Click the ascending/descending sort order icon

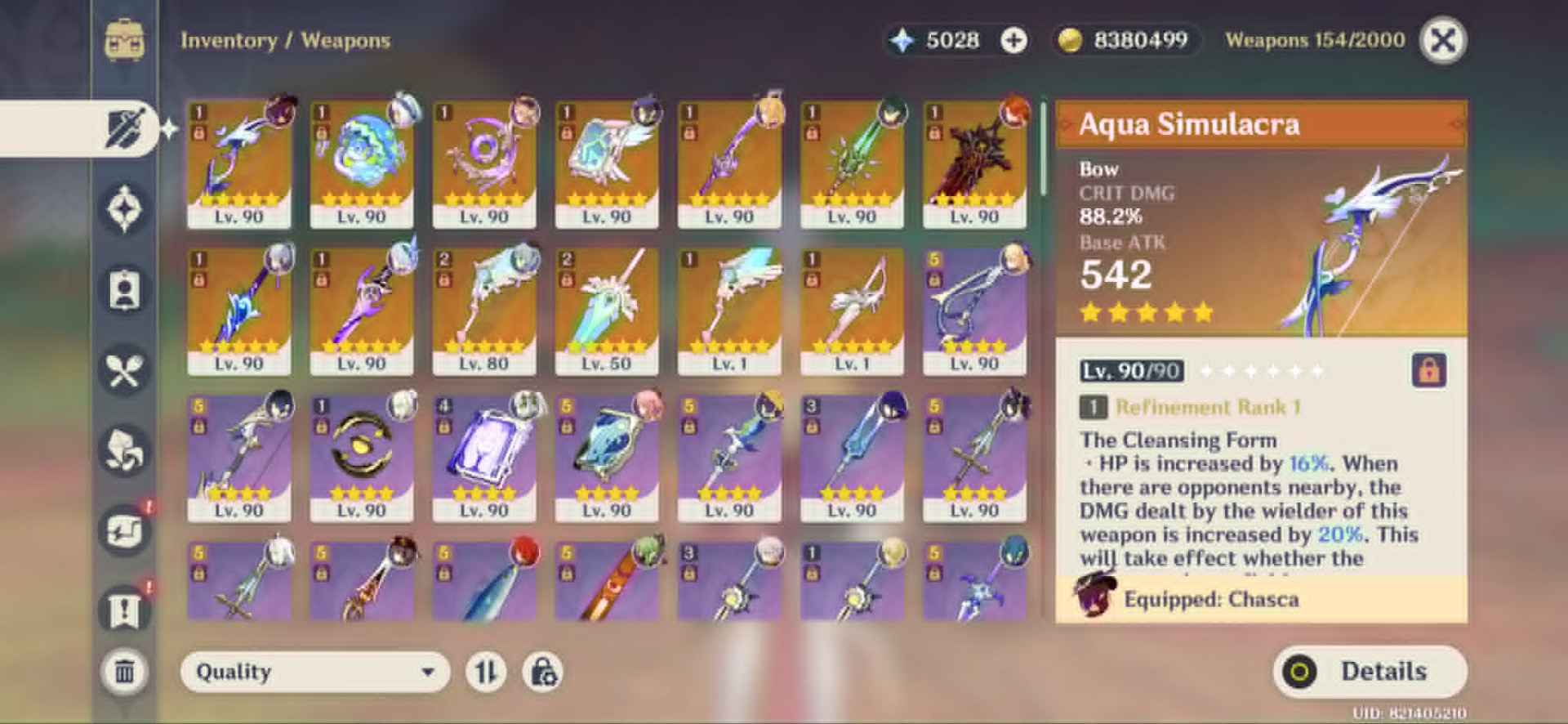tap(488, 672)
